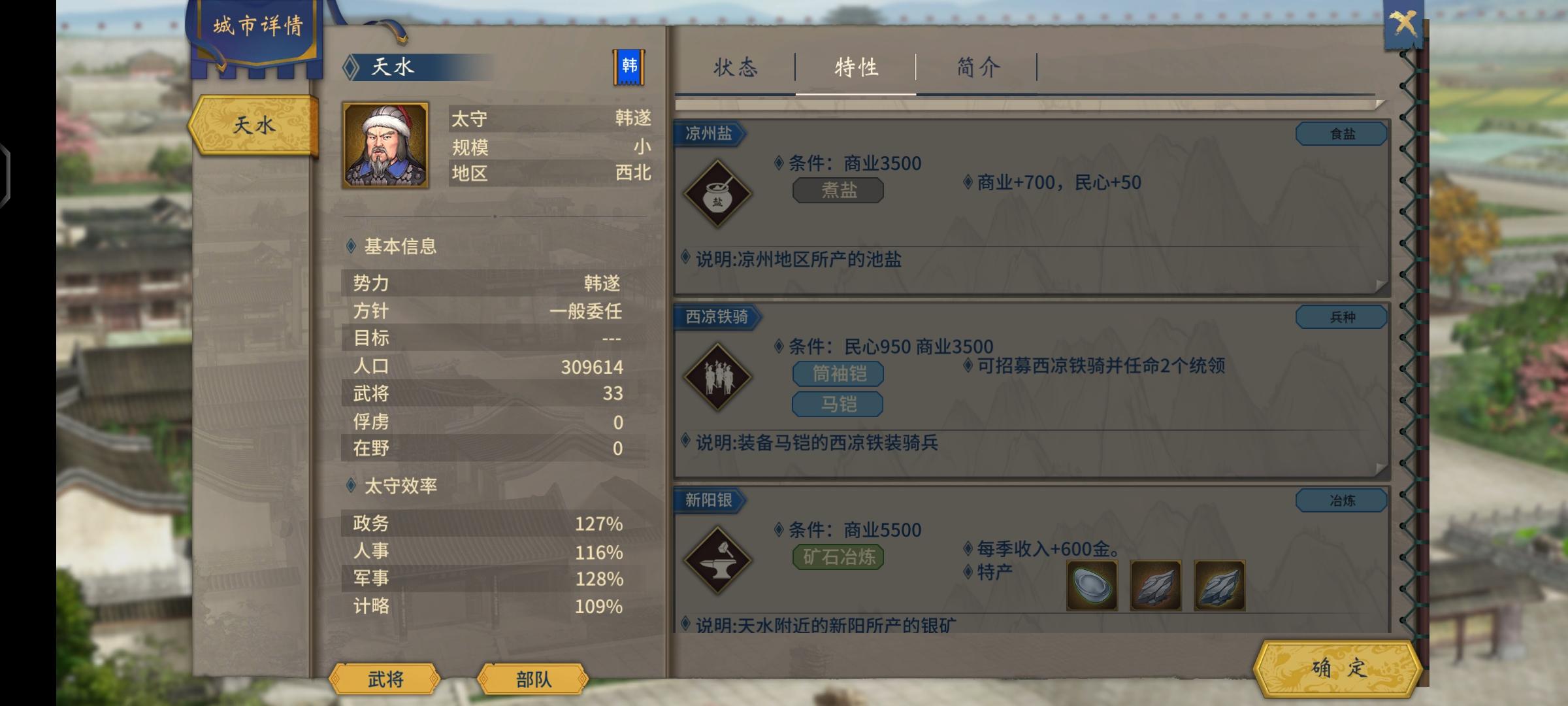Click the 筒袖铠 armor label
Image resolution: width=1568 pixels, height=706 pixels.
(837, 373)
